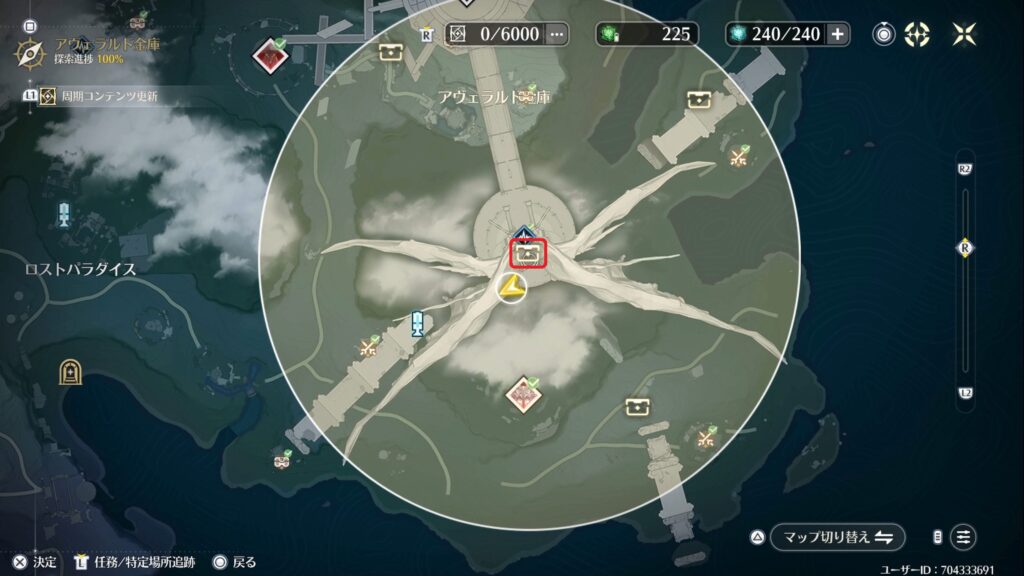Viewport: 1024px width, 576px height.
Task: Open the four-pointed star reticle icon
Action: (x=917, y=34)
